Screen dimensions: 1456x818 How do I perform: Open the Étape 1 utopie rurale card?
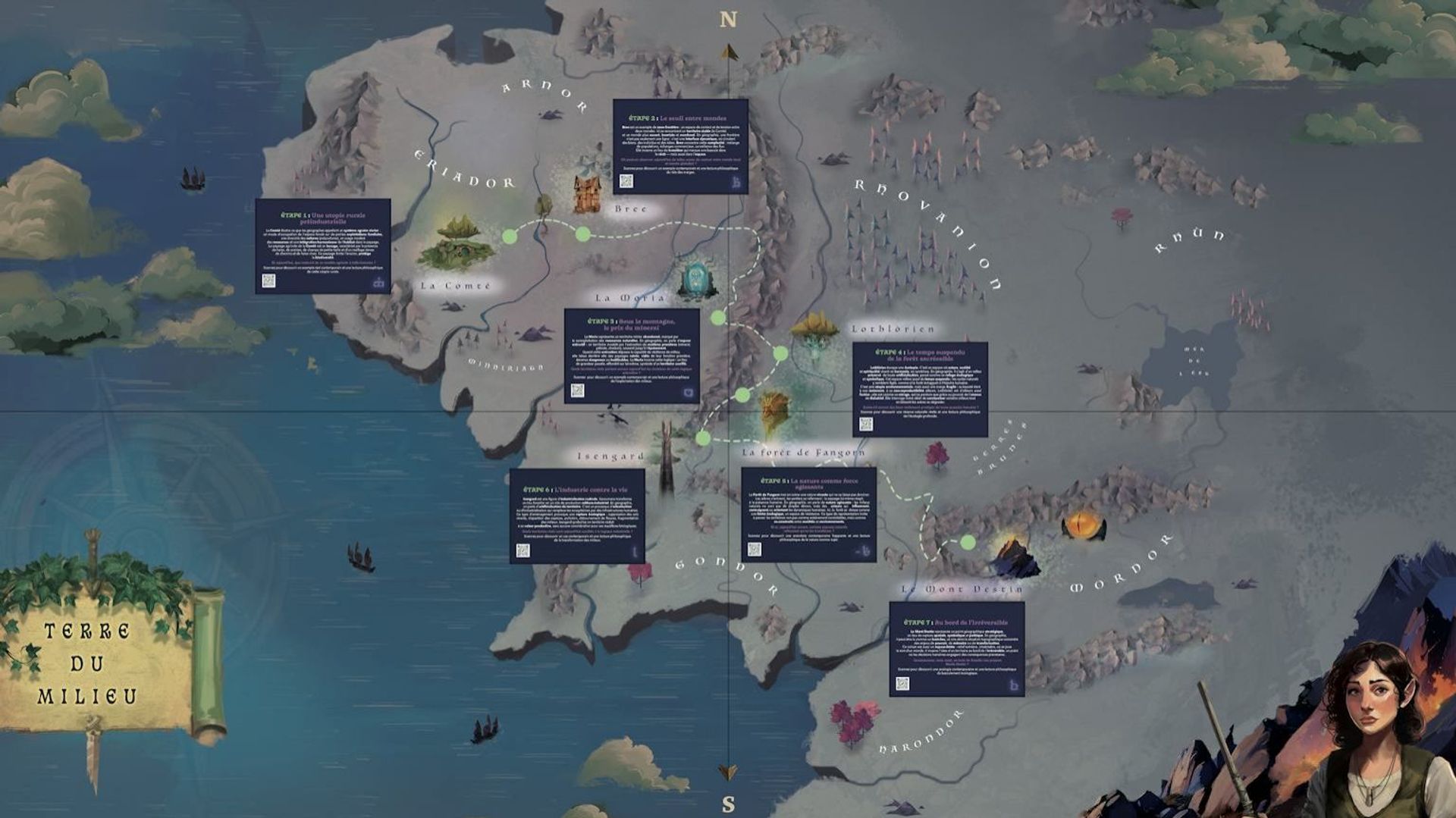coord(323,246)
